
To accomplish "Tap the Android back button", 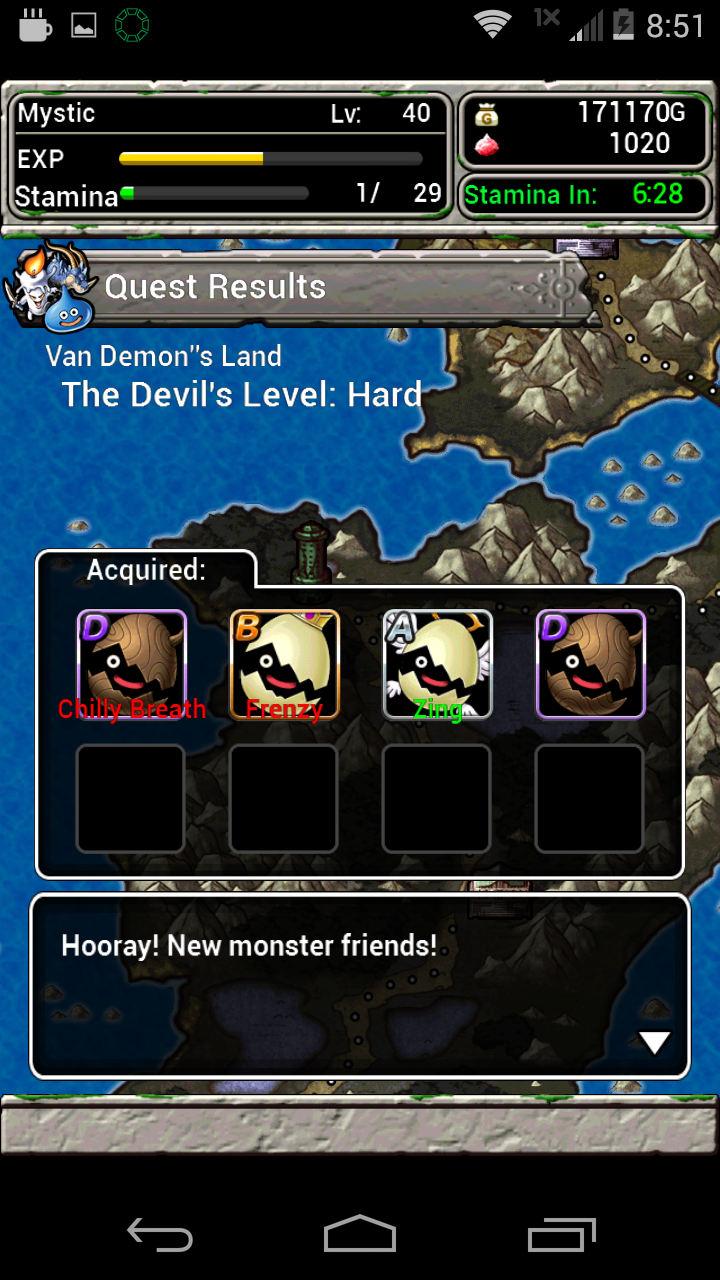I will coord(160,1235).
